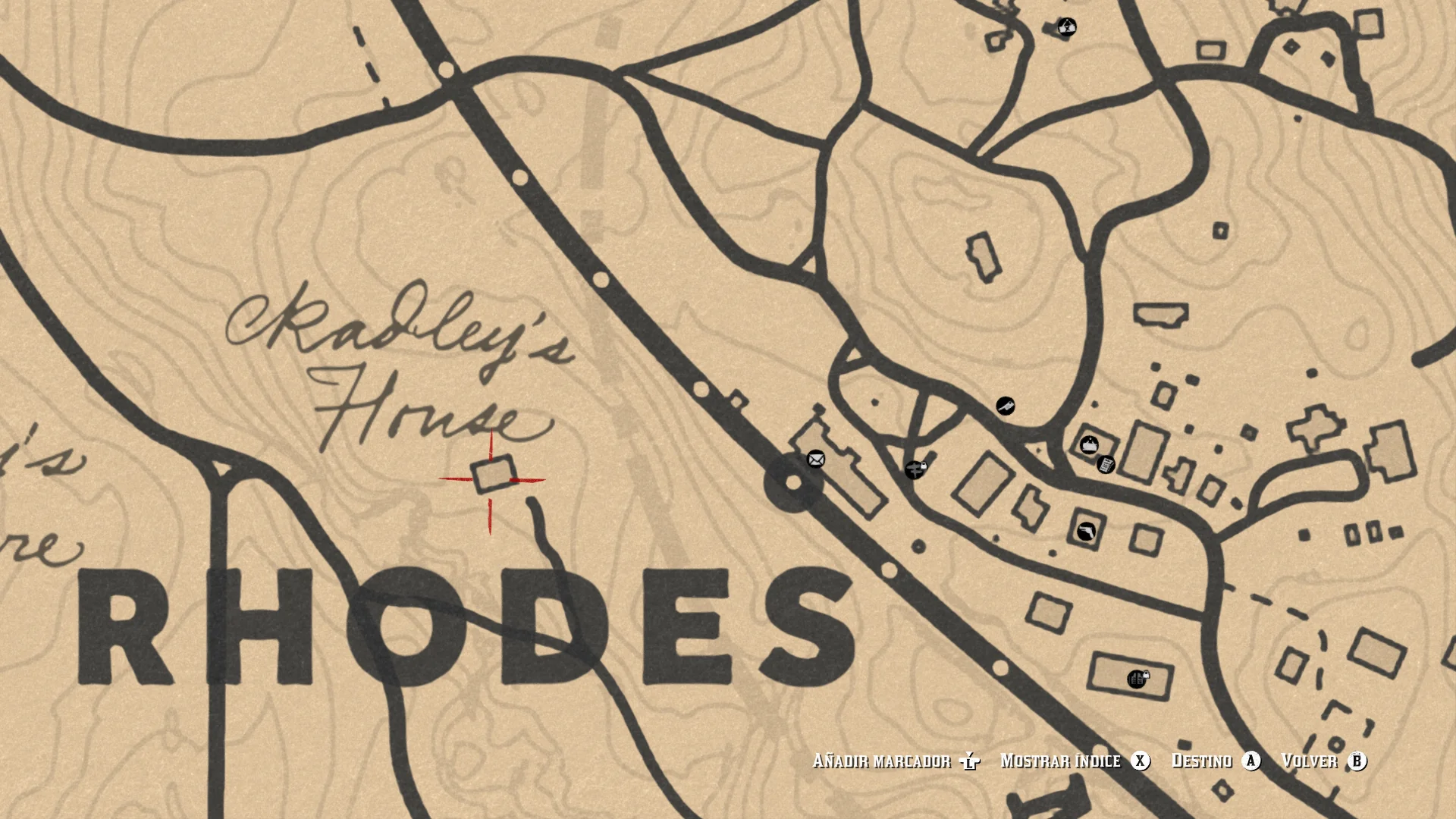Select the red waypoint crosshair at Radley's House
The image size is (1456, 819).
tap(491, 479)
